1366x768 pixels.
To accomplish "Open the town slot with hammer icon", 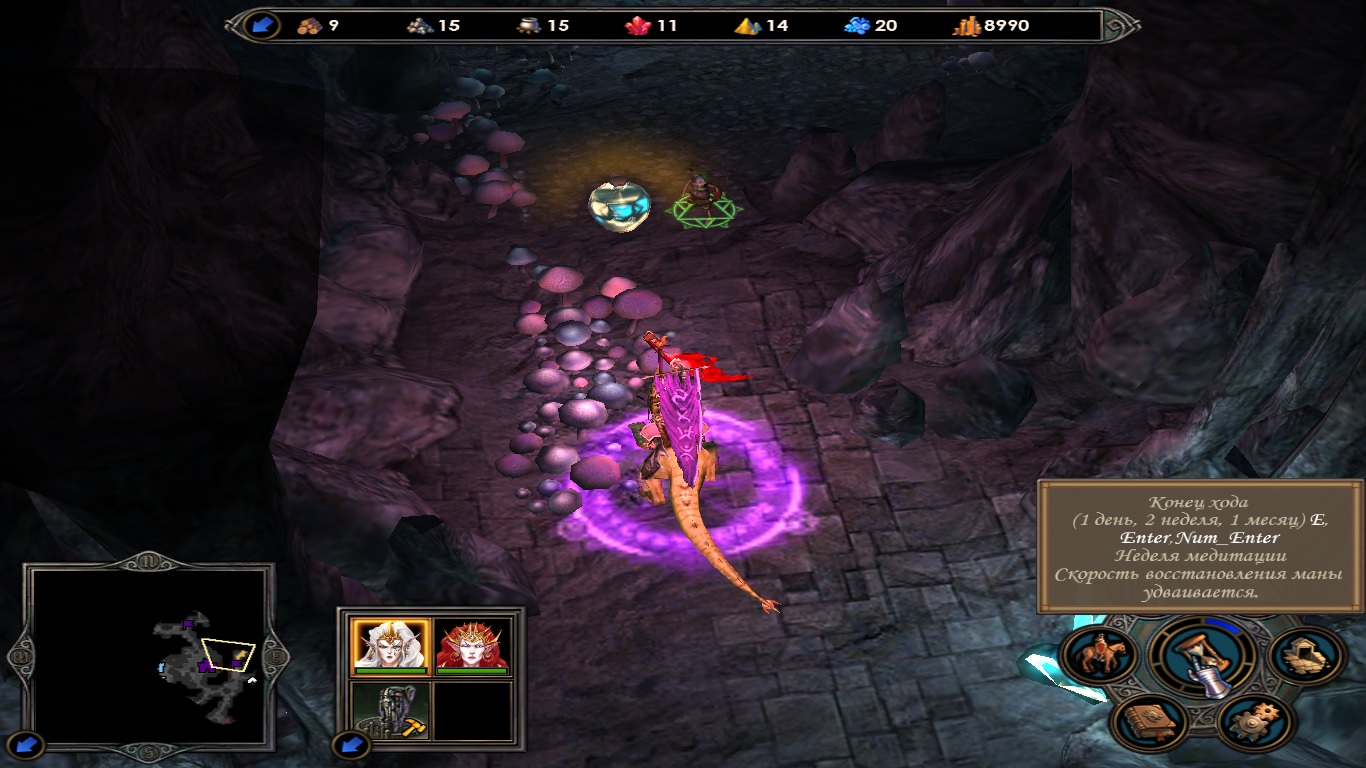I will pyautogui.click(x=391, y=710).
